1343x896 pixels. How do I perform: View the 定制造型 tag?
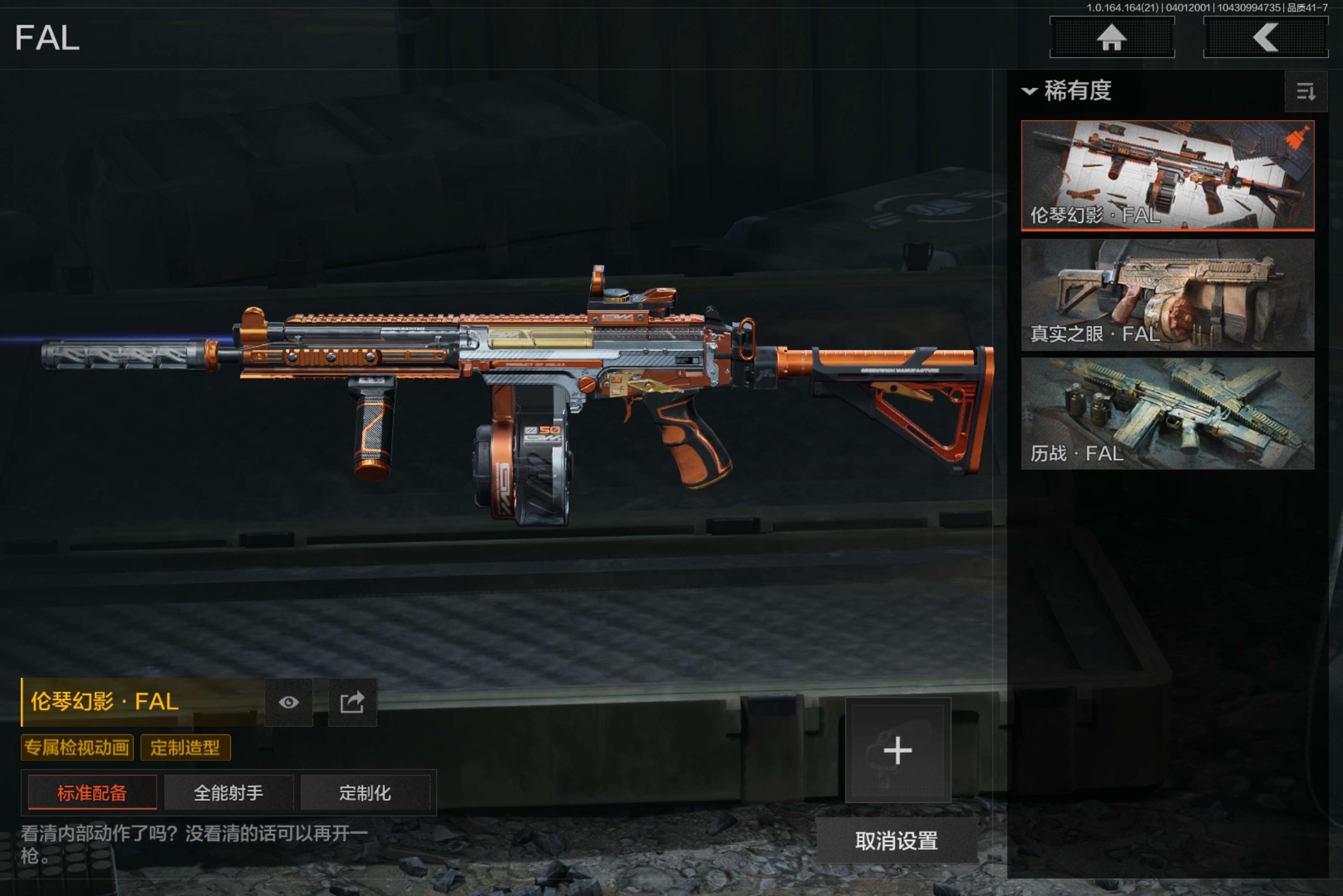[185, 748]
